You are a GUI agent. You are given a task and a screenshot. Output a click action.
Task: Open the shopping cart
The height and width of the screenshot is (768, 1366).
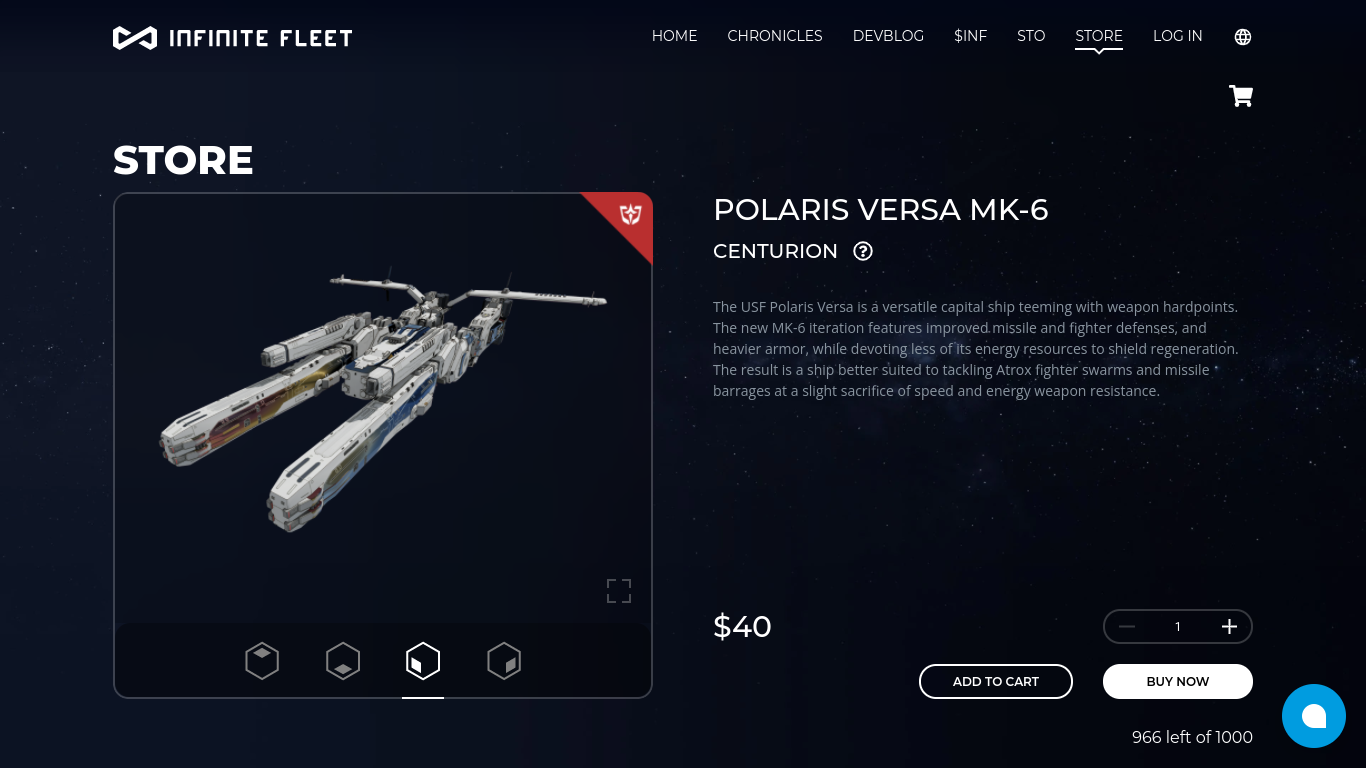pyautogui.click(x=1241, y=96)
